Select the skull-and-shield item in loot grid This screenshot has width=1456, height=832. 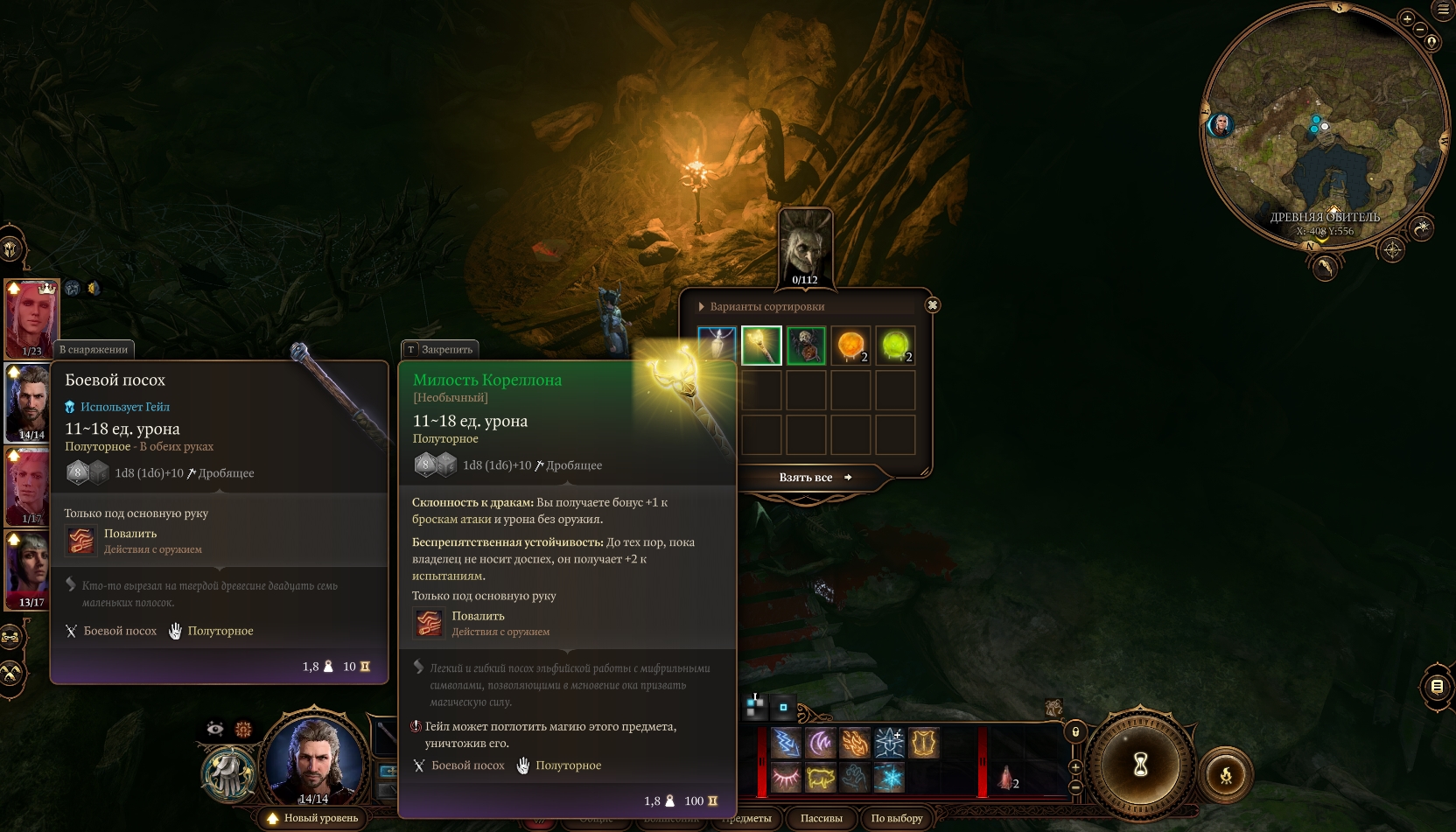(806, 346)
